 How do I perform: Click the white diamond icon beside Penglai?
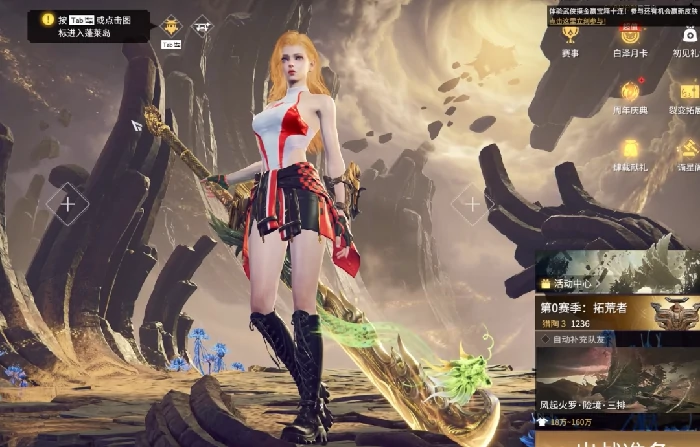click(x=202, y=24)
